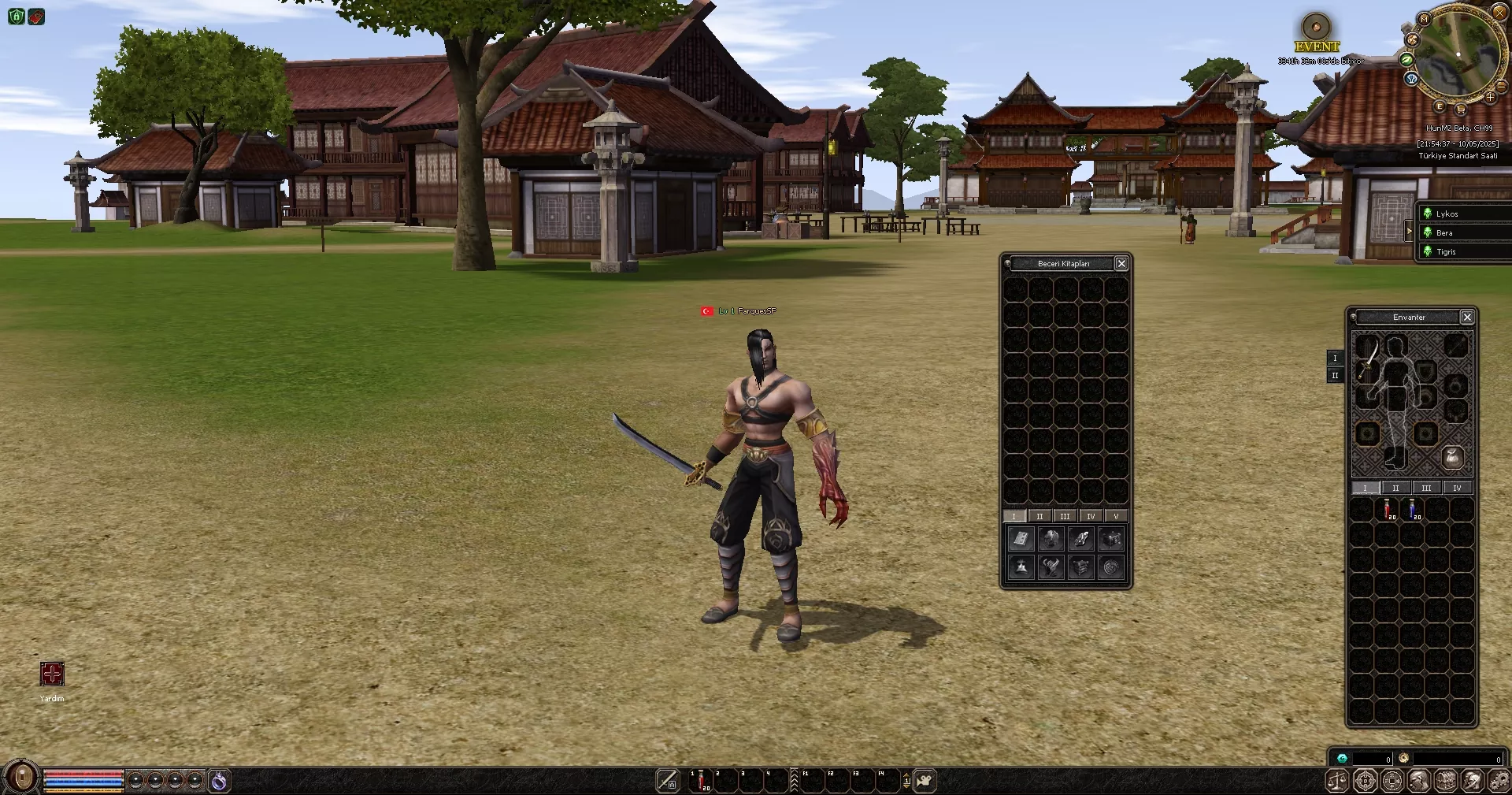Click the purple ring icon beside the quickslots
The width and height of the screenshot is (1512, 795).
220,780
